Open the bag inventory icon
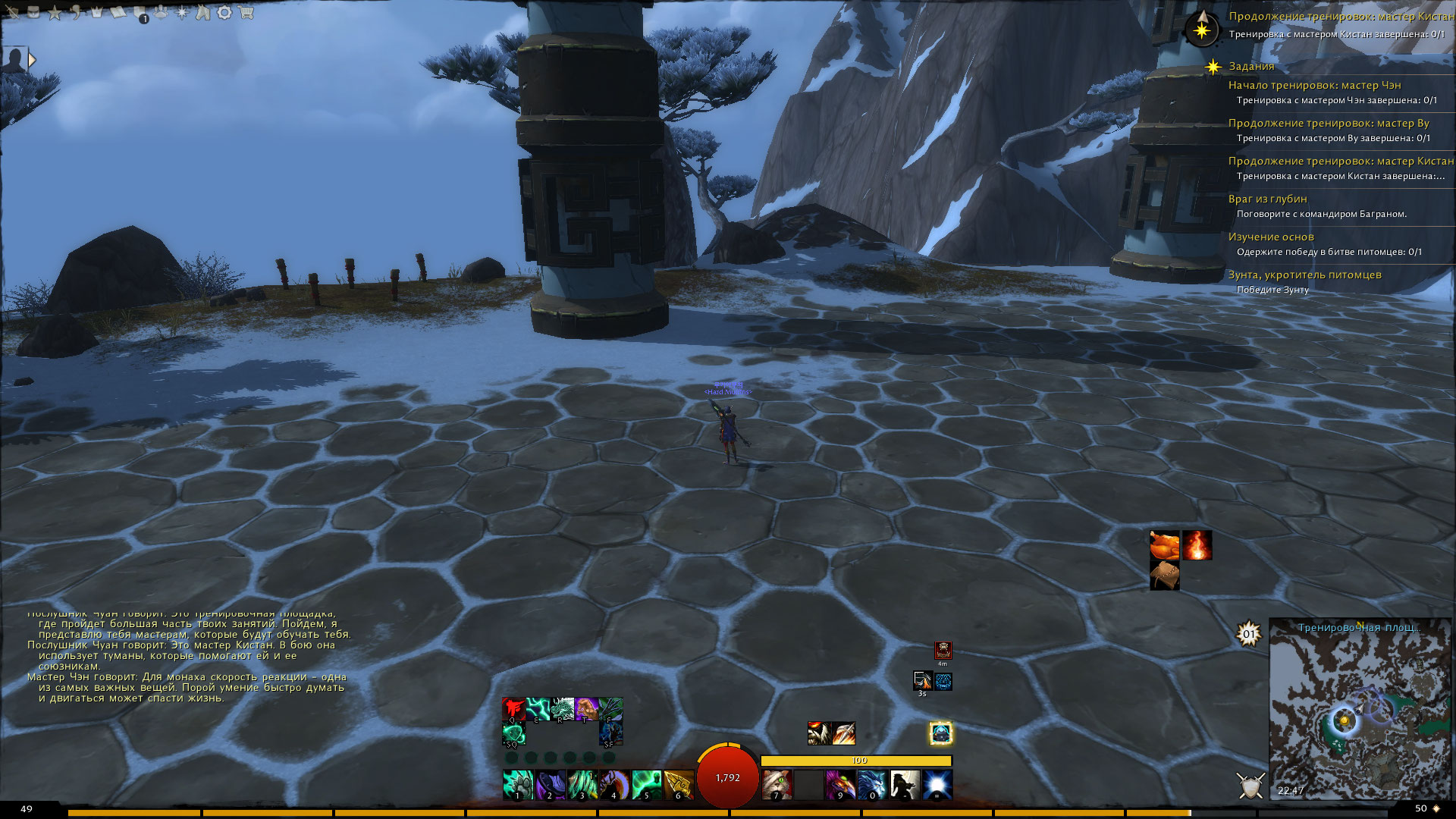The image size is (1456, 819). [x=33, y=13]
